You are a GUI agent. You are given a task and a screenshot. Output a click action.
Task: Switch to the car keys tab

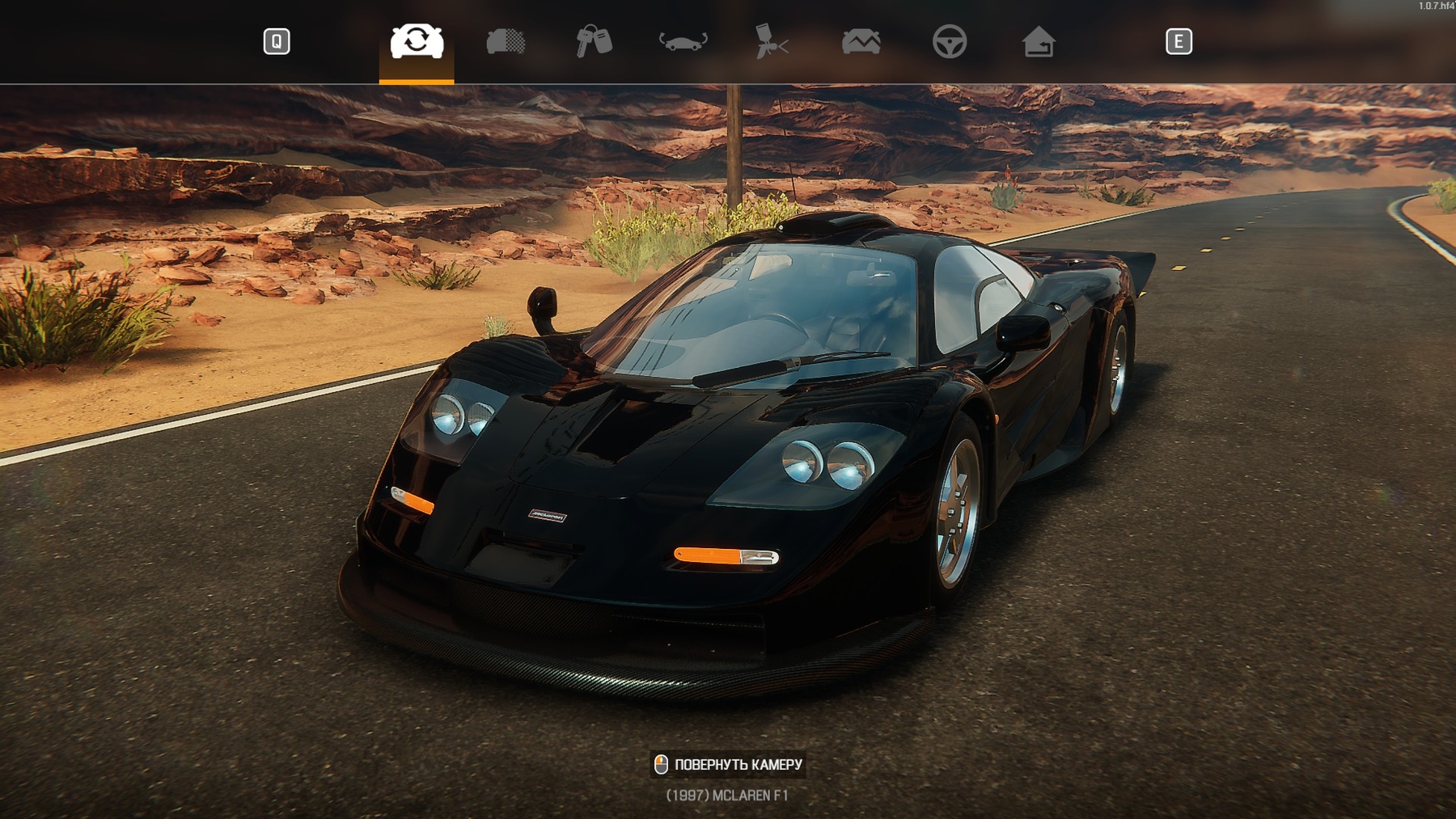[x=594, y=41]
